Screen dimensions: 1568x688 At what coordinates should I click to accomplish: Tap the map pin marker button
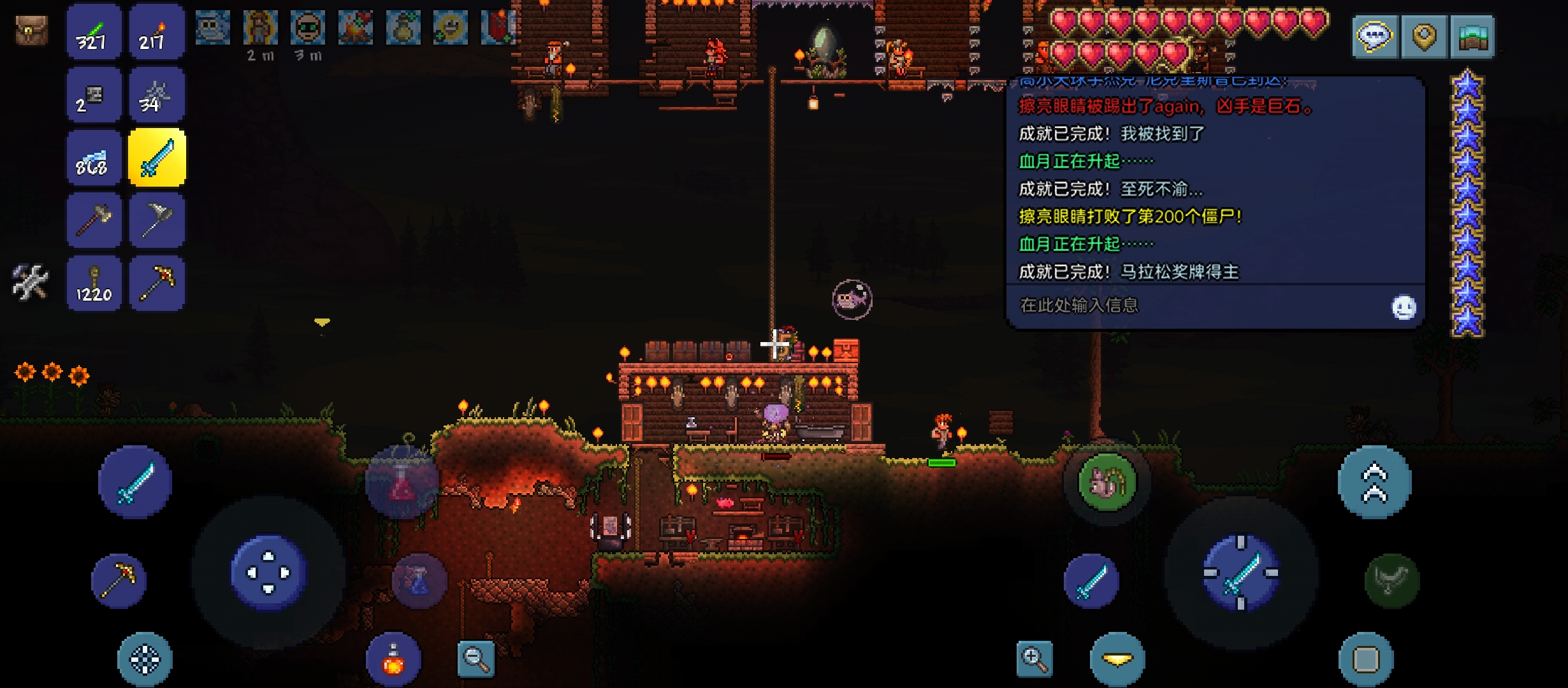pos(1424,36)
